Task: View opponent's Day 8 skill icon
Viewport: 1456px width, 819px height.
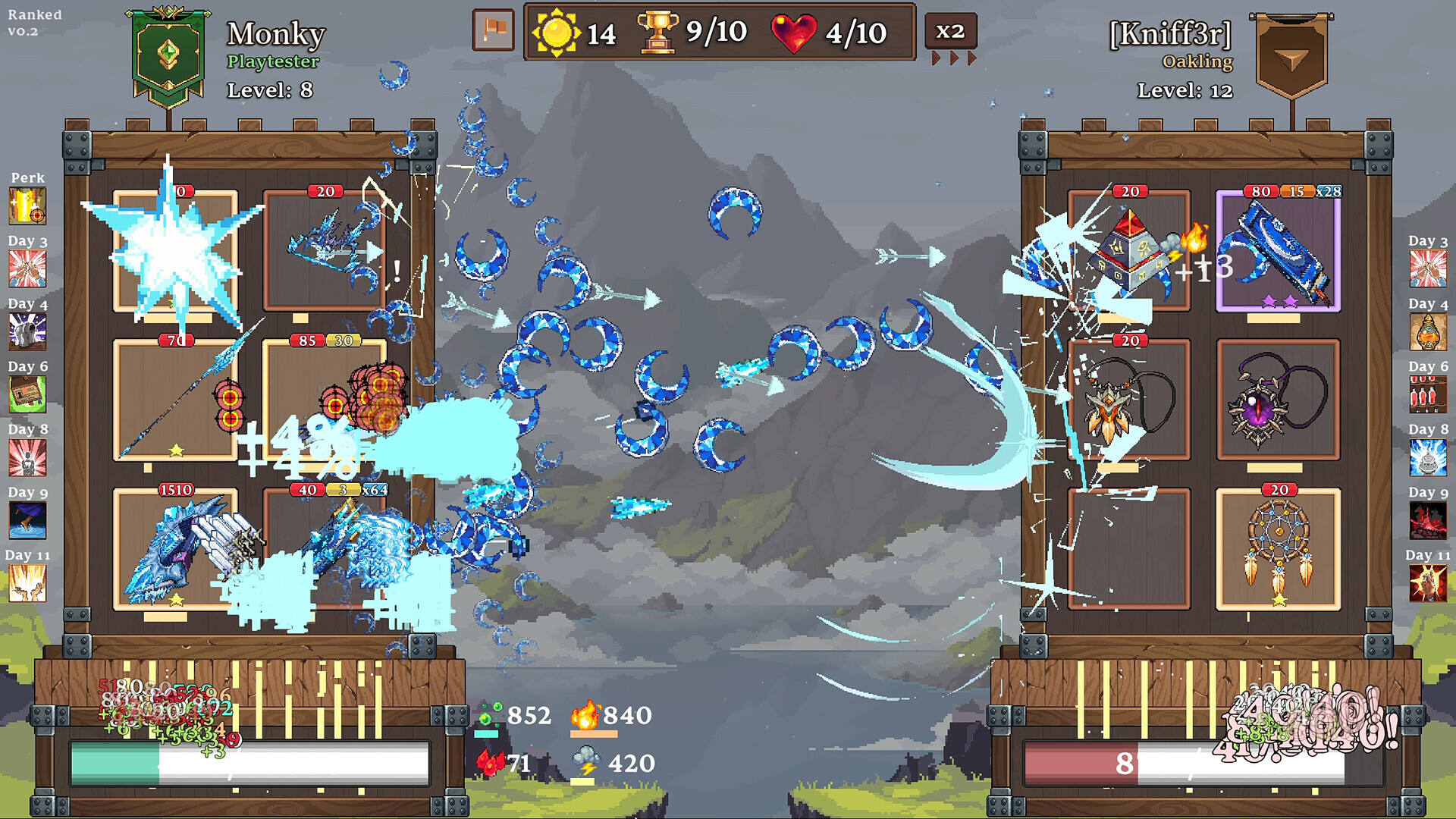Action: coord(1428,457)
